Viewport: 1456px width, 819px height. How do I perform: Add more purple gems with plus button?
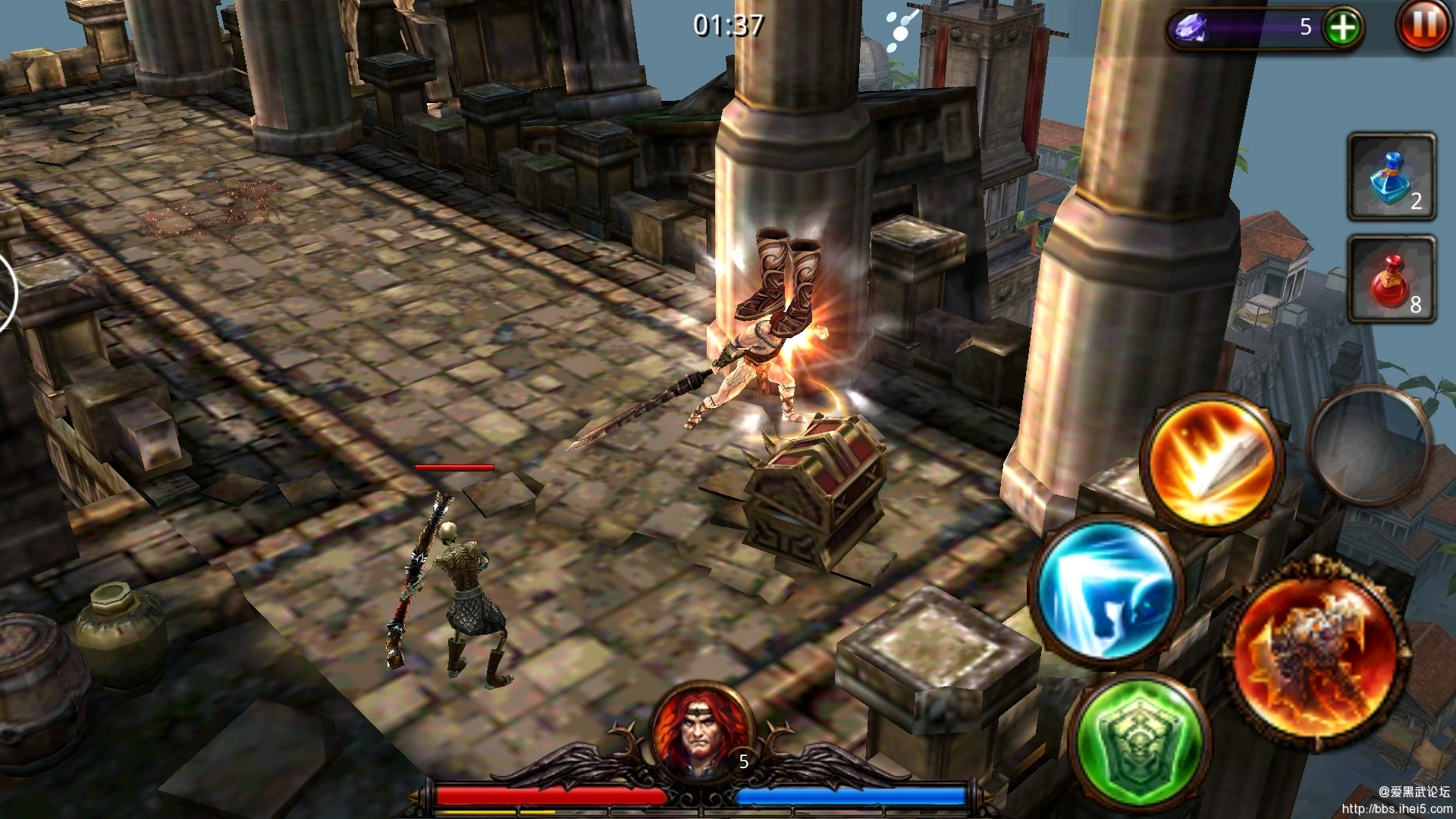coord(1342,28)
